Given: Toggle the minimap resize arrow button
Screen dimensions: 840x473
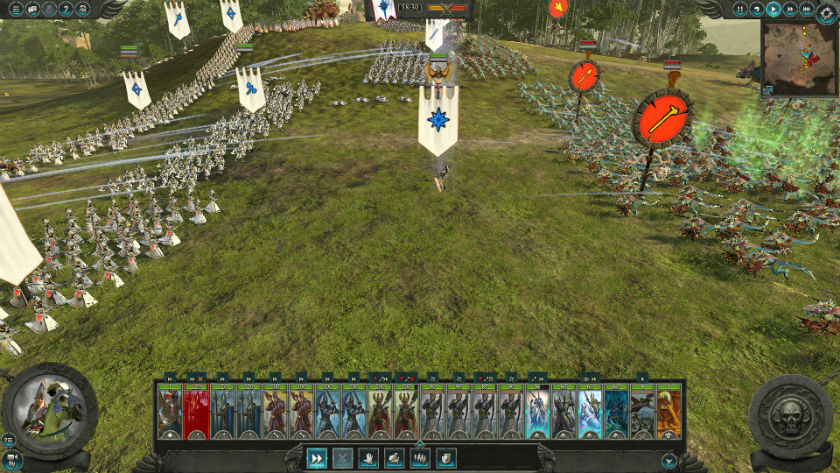Looking at the screenshot, I should coord(767,90).
